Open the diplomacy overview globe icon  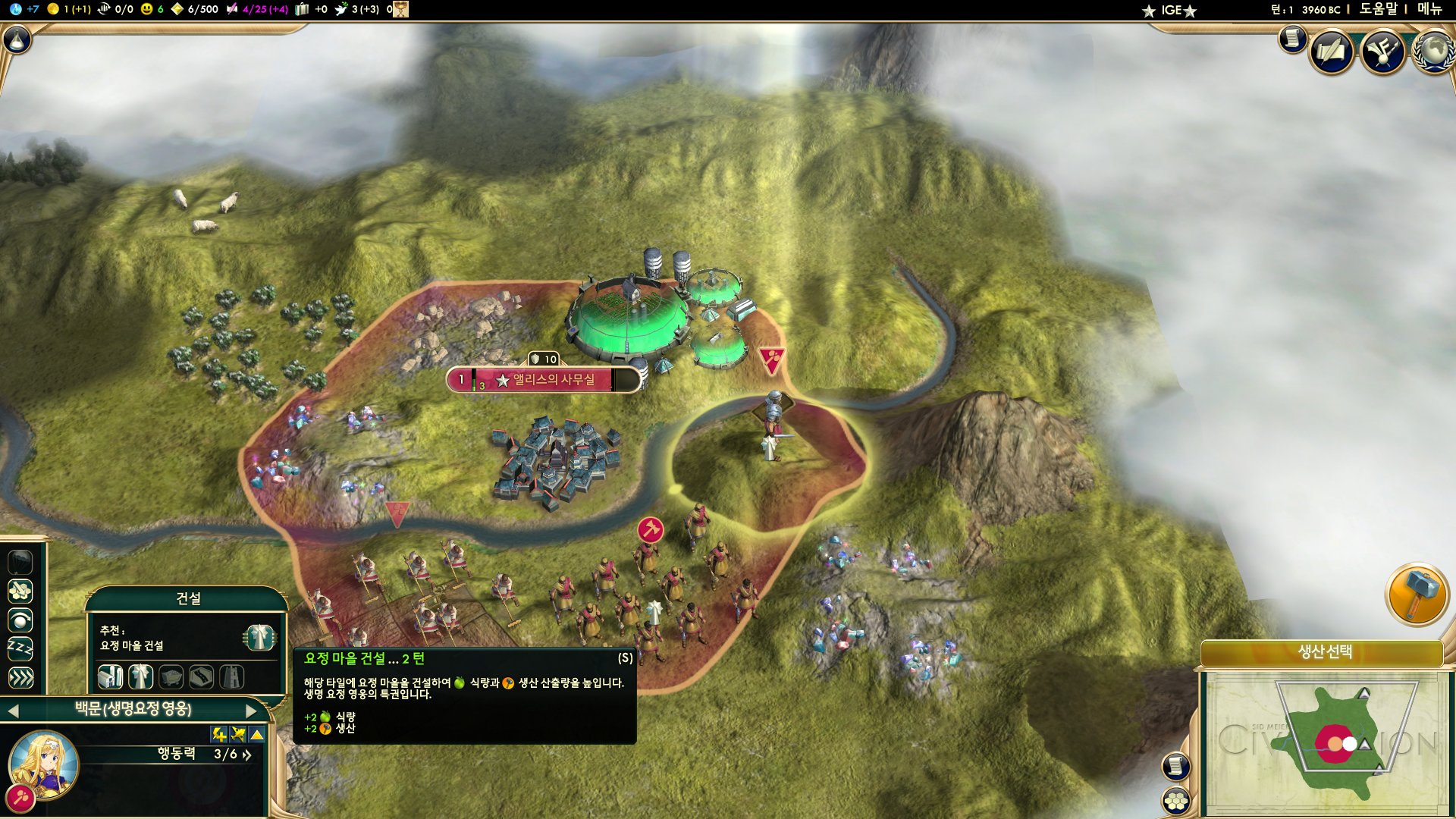(x=1432, y=52)
